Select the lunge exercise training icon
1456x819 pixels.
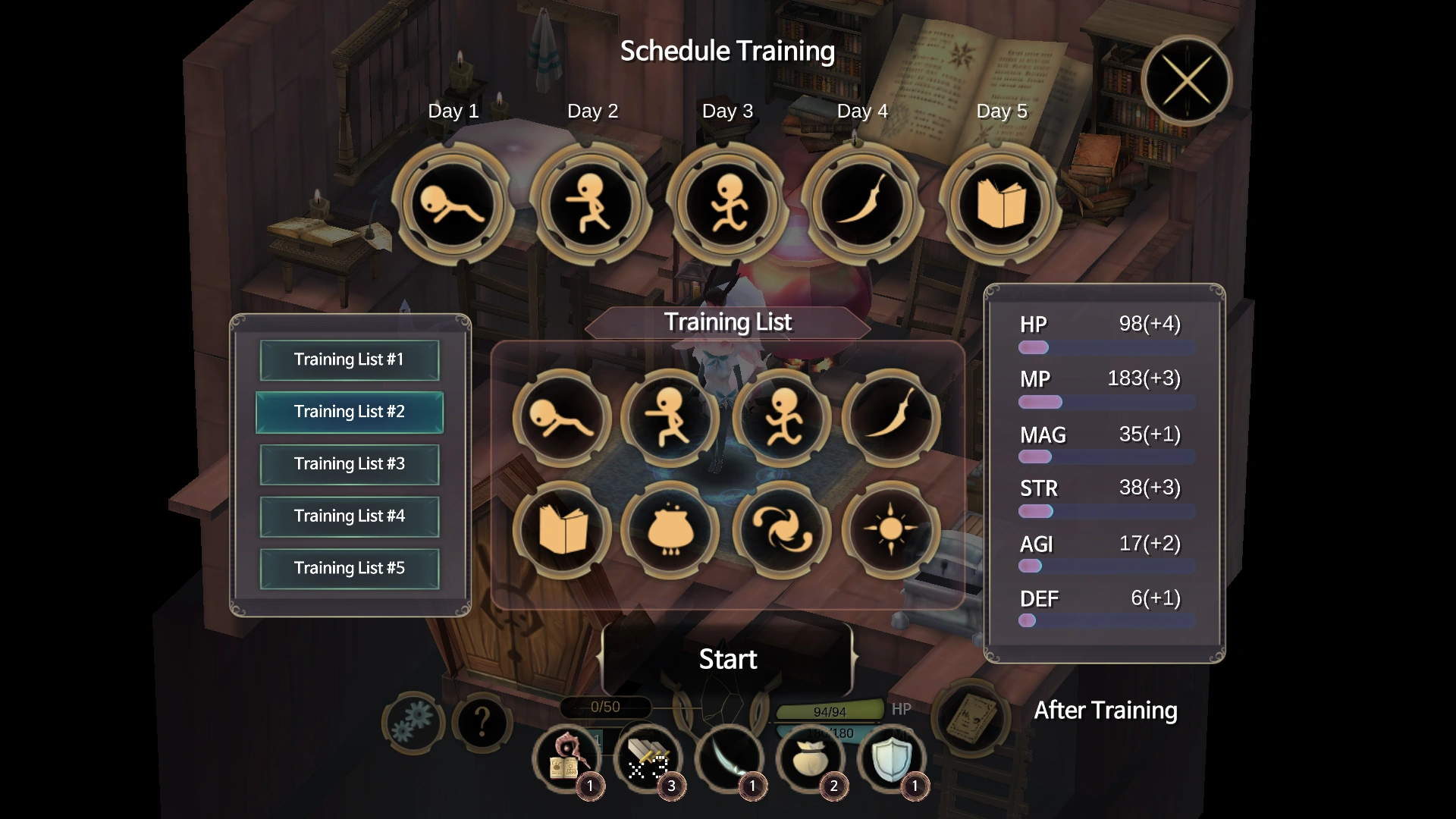672,418
